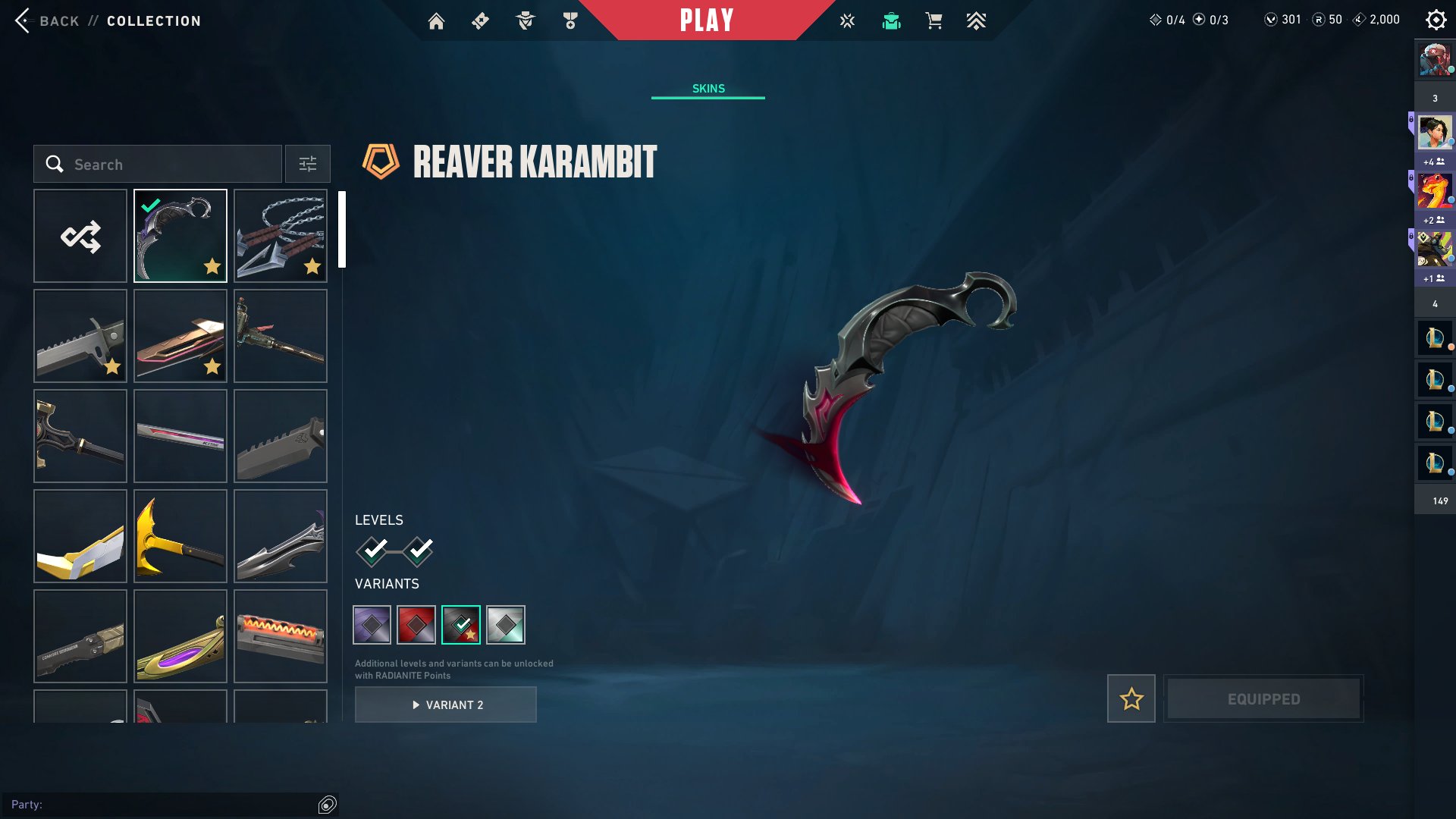
Task: Select the Reaver Karambit thumbnail
Action: (x=180, y=236)
